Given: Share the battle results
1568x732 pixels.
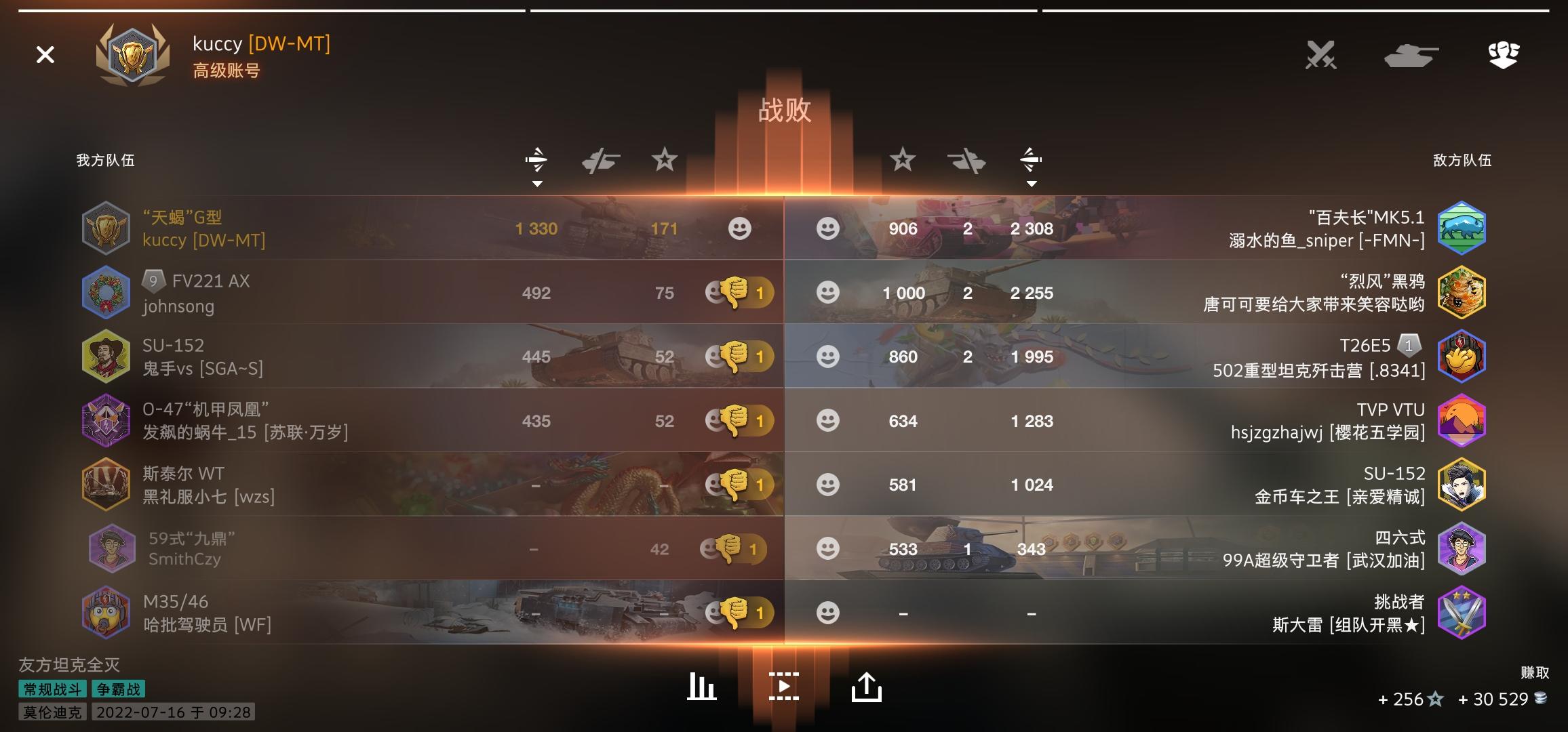Looking at the screenshot, I should click(x=866, y=686).
